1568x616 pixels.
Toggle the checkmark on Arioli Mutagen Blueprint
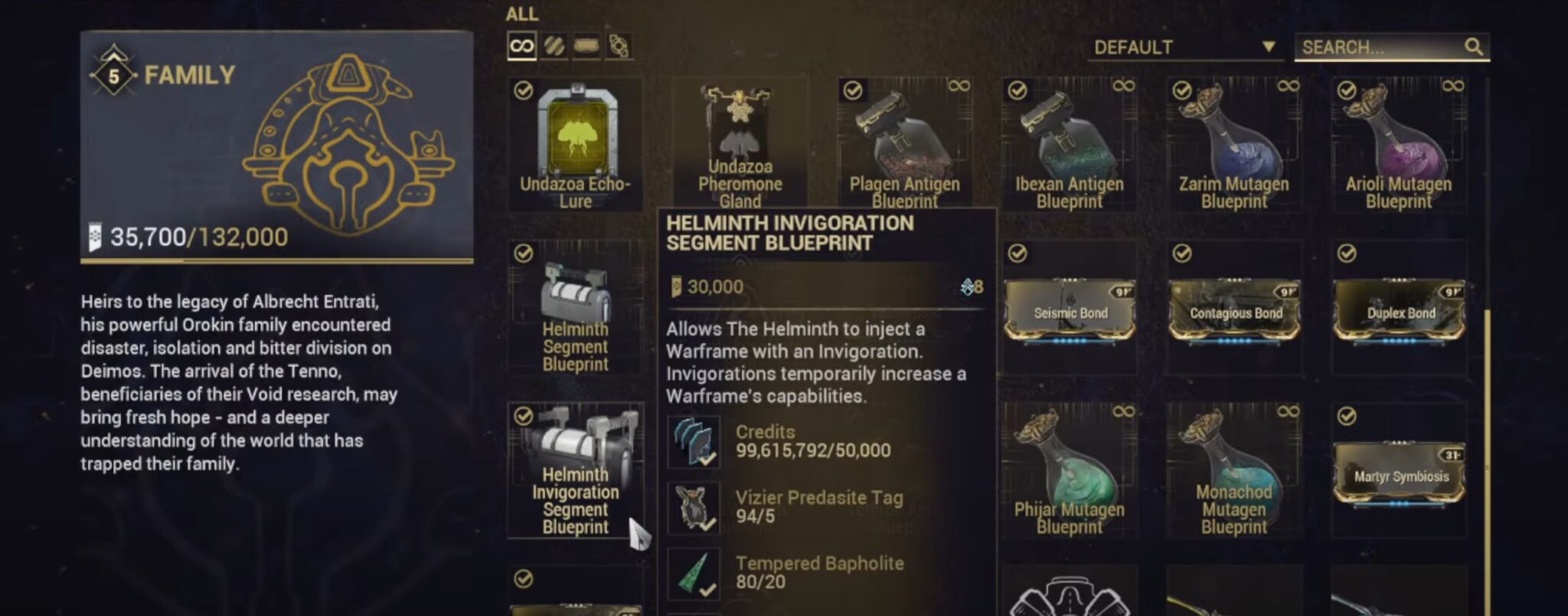click(x=1347, y=90)
